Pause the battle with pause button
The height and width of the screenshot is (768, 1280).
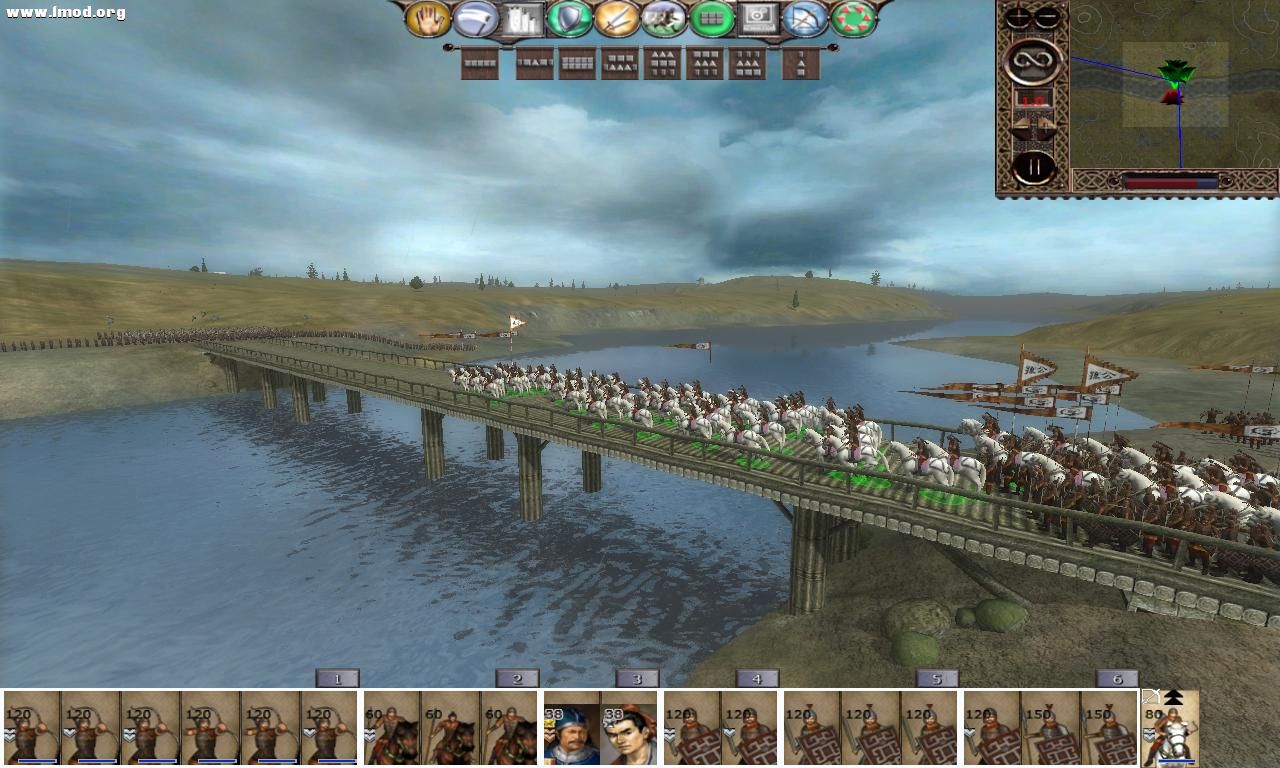tap(1033, 167)
